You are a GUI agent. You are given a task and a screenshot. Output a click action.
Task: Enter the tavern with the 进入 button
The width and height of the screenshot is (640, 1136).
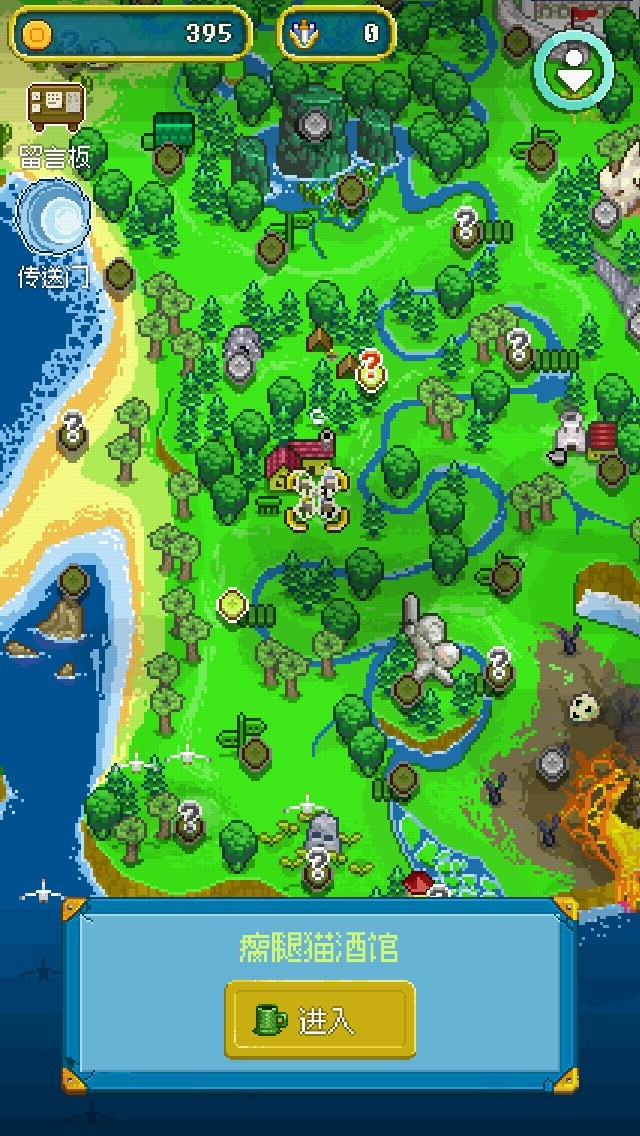[x=319, y=1020]
